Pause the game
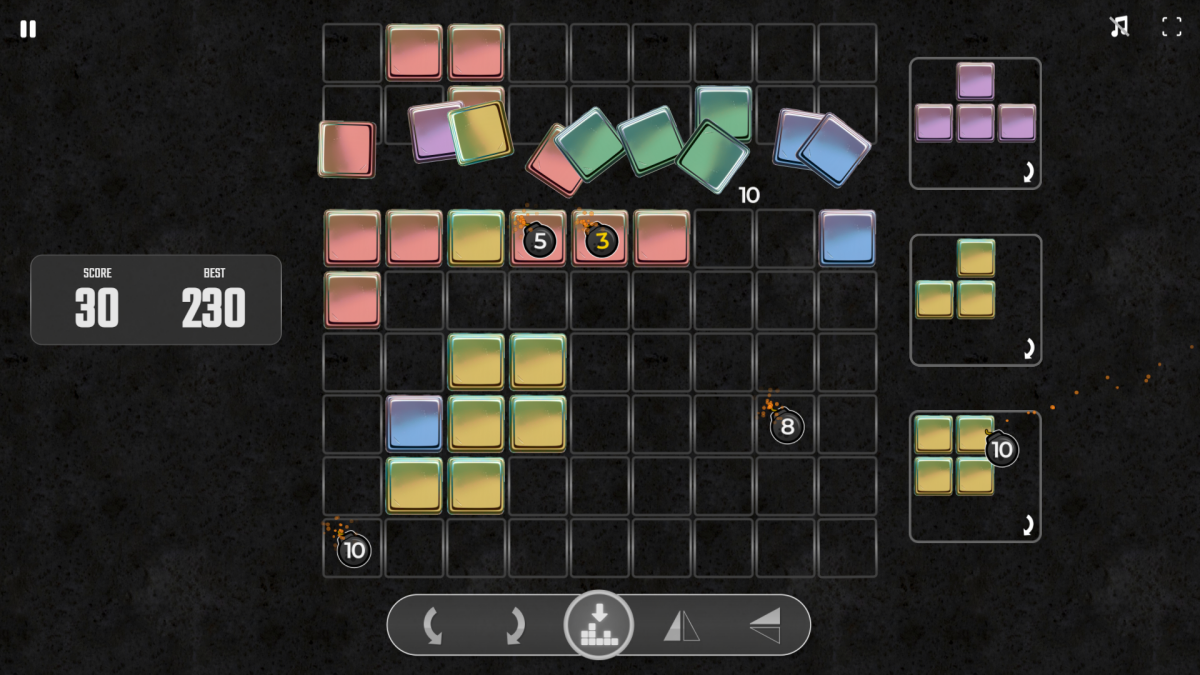This screenshot has height=675, width=1200. tap(28, 29)
